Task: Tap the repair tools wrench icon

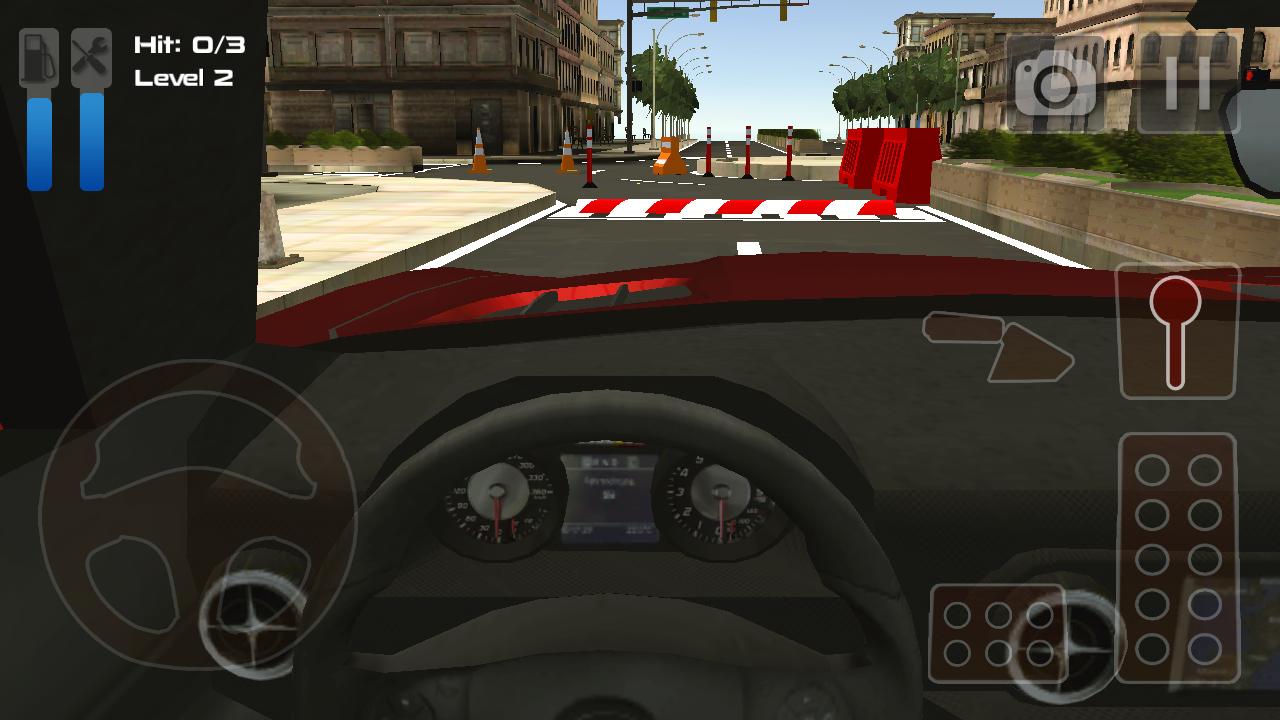Action: click(x=90, y=58)
